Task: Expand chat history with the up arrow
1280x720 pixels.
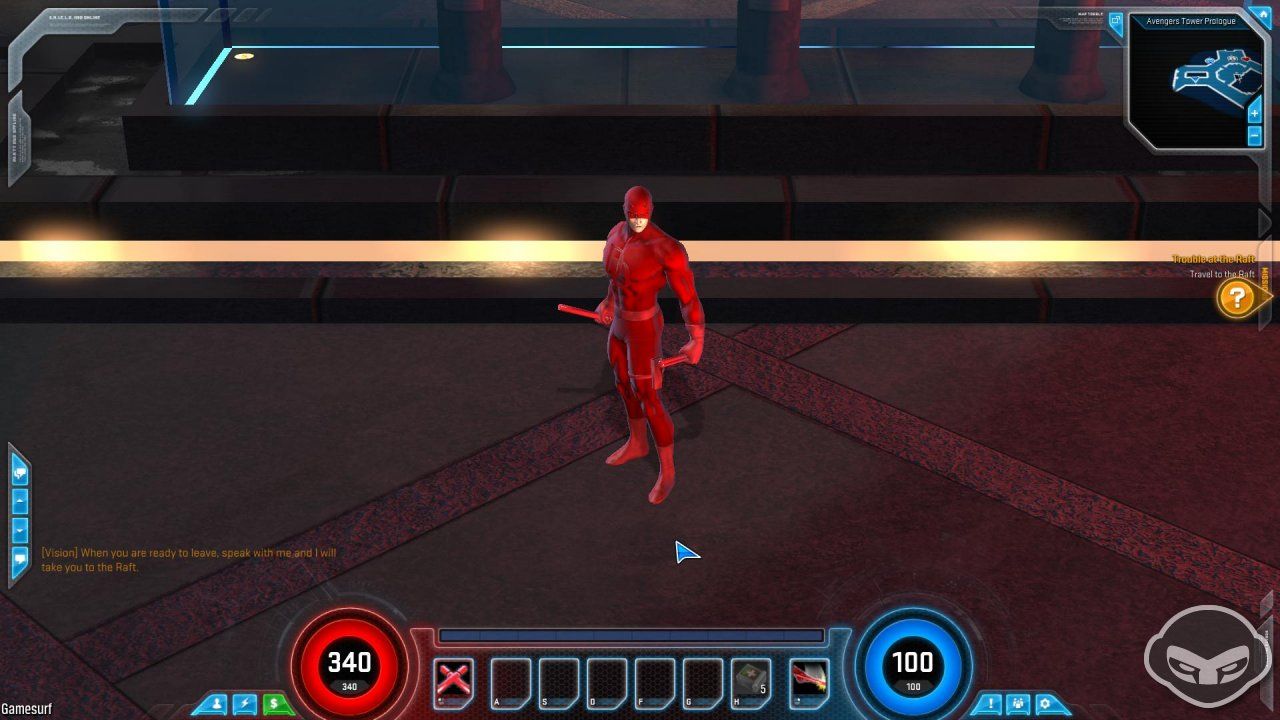Action: 19,500
